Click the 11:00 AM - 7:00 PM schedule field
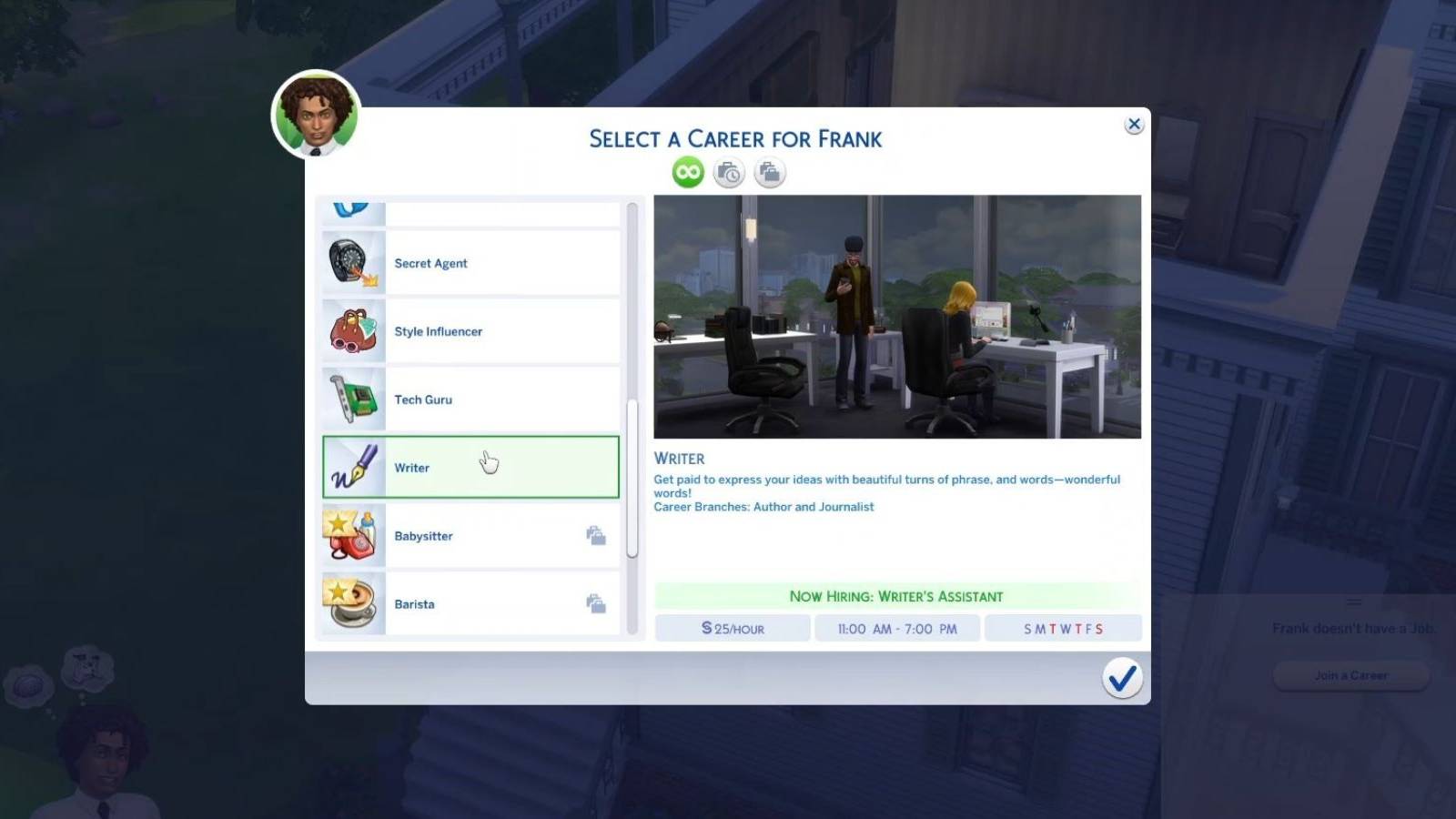The image size is (1456, 819). pos(897,628)
